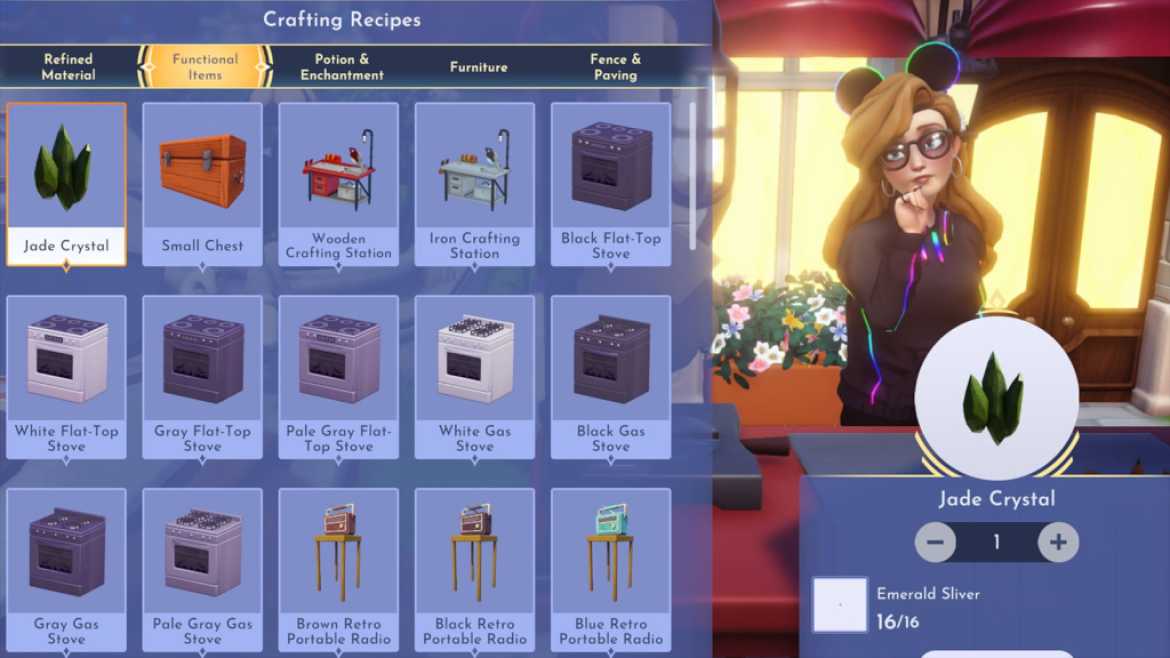Increase crafting quantity with plus button
Viewport: 1170px width, 658px height.
pos(1058,543)
